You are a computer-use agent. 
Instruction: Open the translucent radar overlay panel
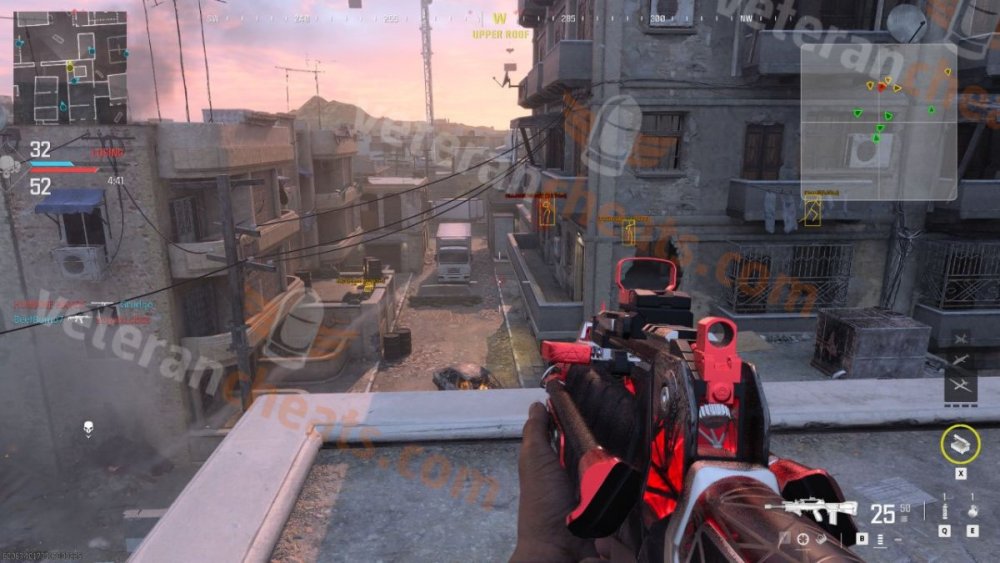tap(877, 122)
